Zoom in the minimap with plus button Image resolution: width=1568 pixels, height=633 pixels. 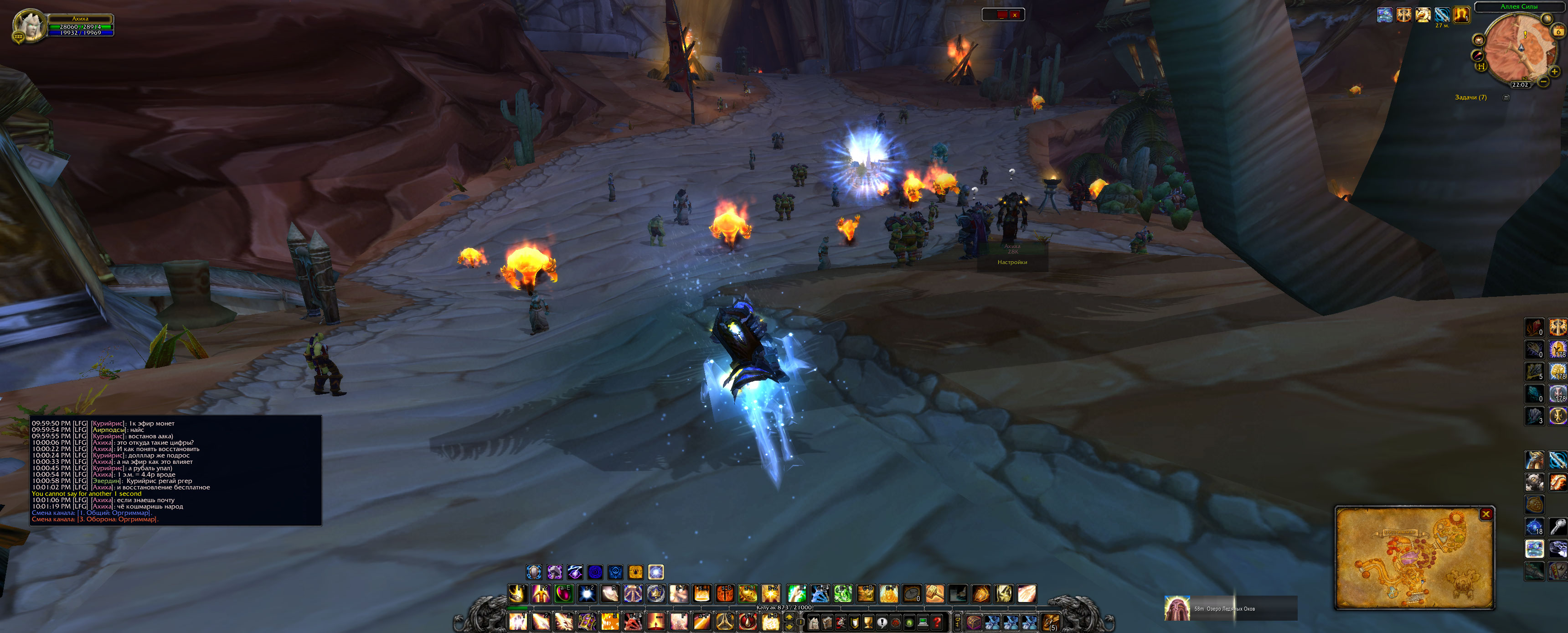[1554, 72]
